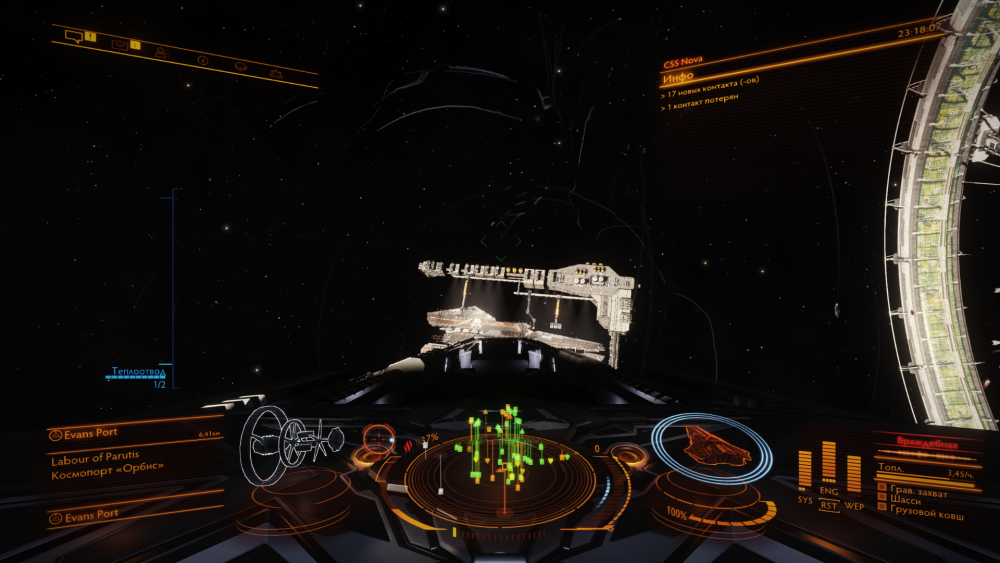The width and height of the screenshot is (1000, 563).
Task: Switch to the Инфо panel tab
Action: [x=679, y=77]
